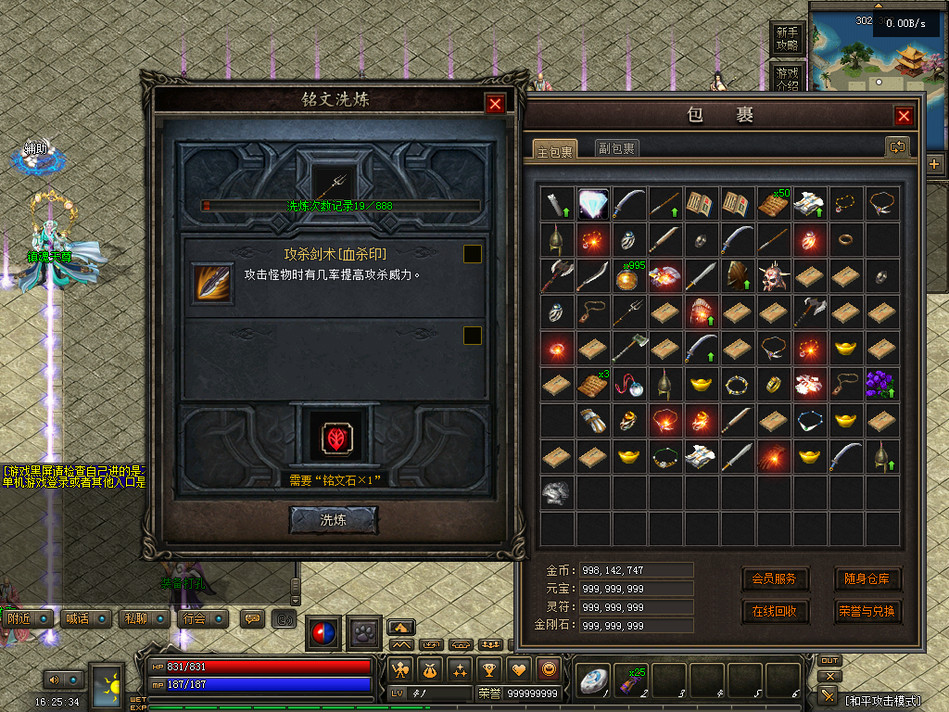Viewport: 949px width, 712px height.
Task: Close the 包裹 inventory window
Action: [x=903, y=116]
